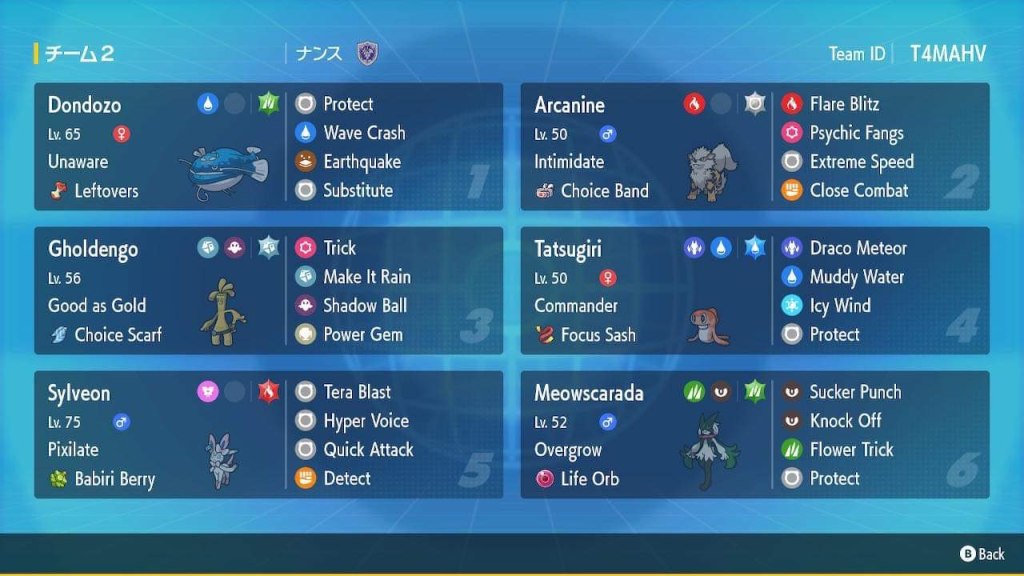Image resolution: width=1024 pixels, height=576 pixels.
Task: Pick the Sylveon team card
Action: (268, 435)
